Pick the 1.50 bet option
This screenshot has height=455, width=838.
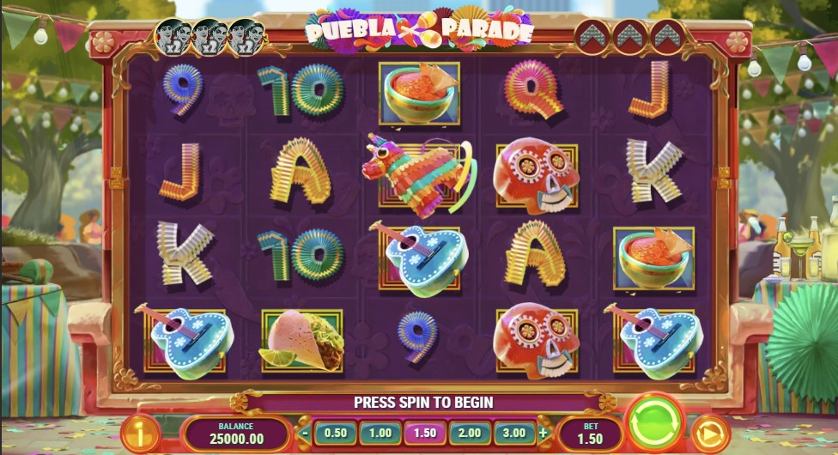424,433
